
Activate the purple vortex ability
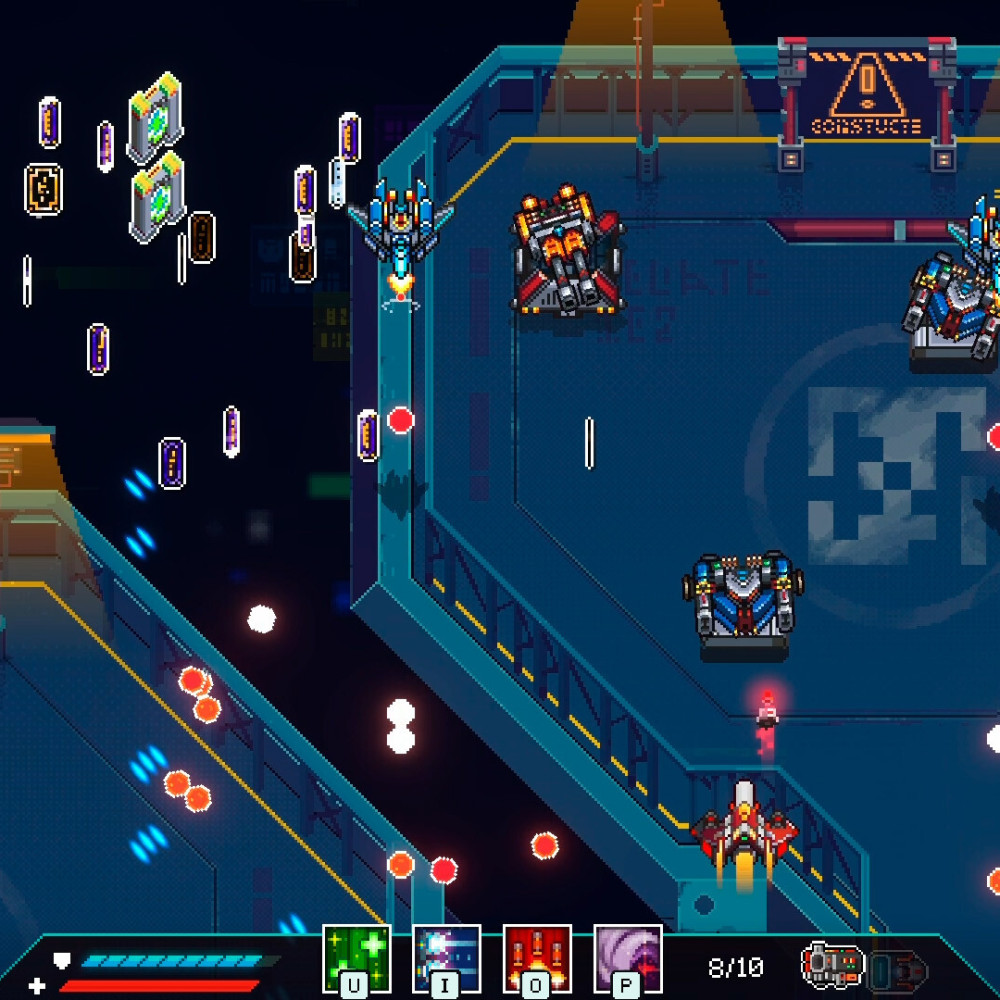click(627, 958)
